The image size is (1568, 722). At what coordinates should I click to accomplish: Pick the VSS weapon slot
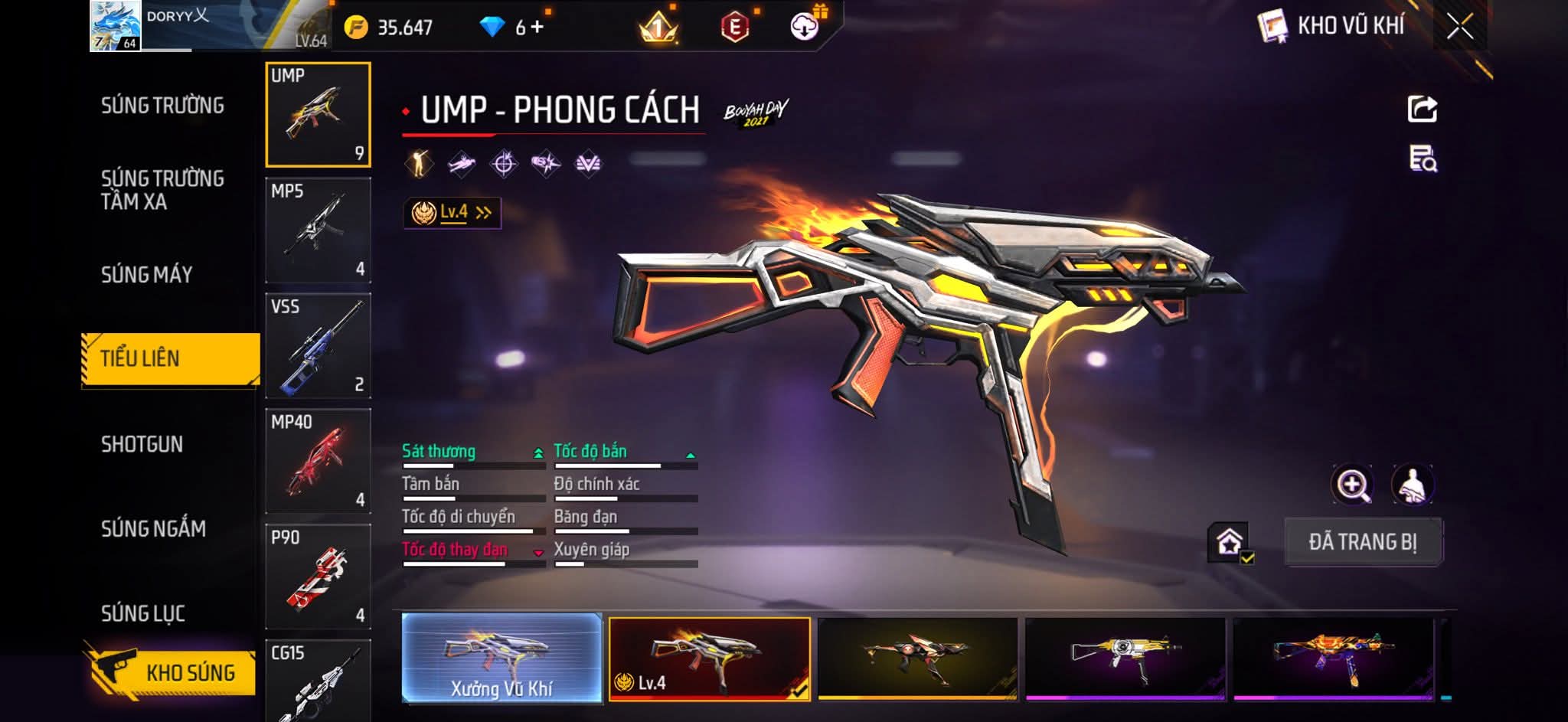[x=318, y=345]
